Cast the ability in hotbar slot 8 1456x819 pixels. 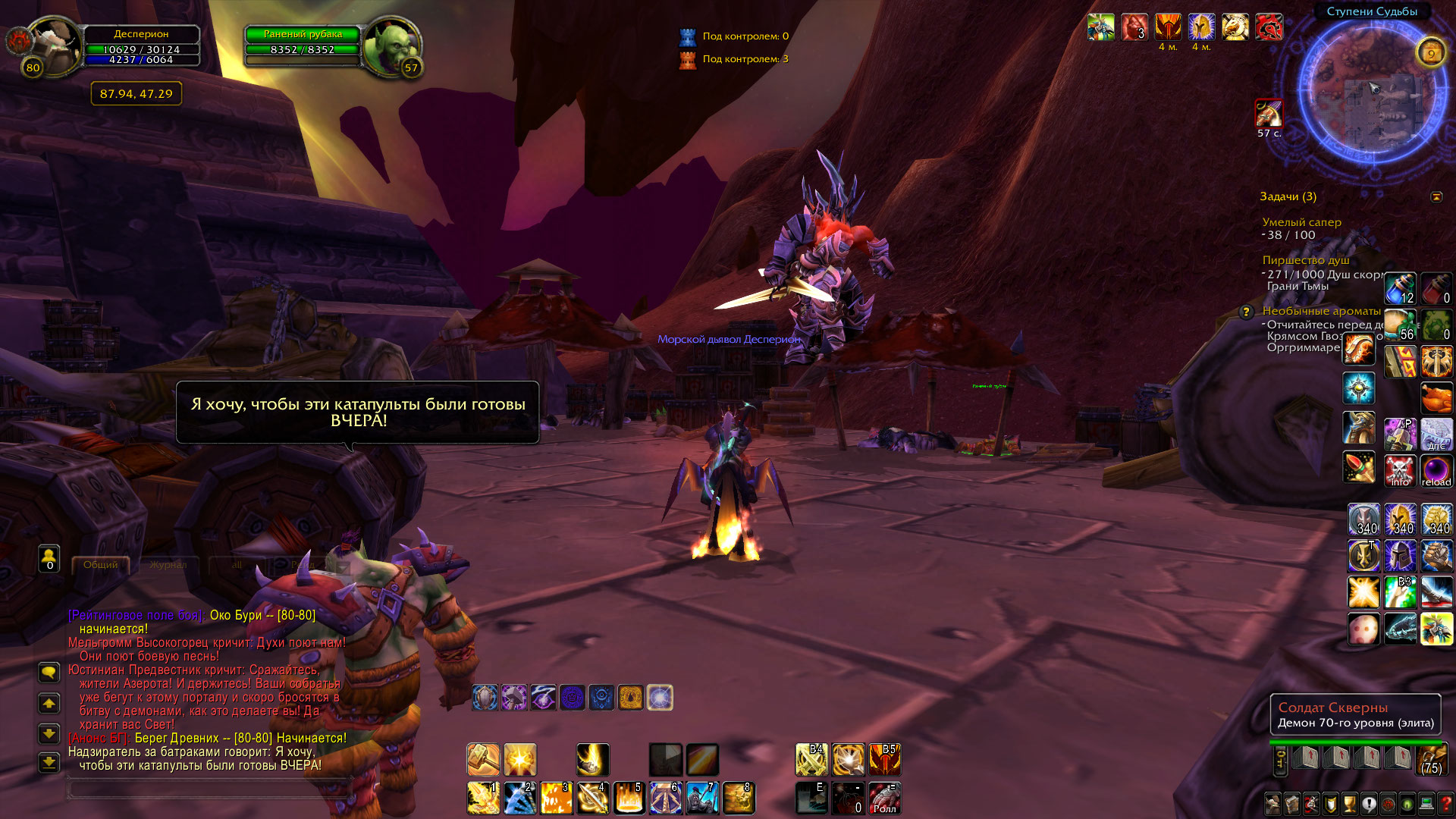click(x=738, y=798)
